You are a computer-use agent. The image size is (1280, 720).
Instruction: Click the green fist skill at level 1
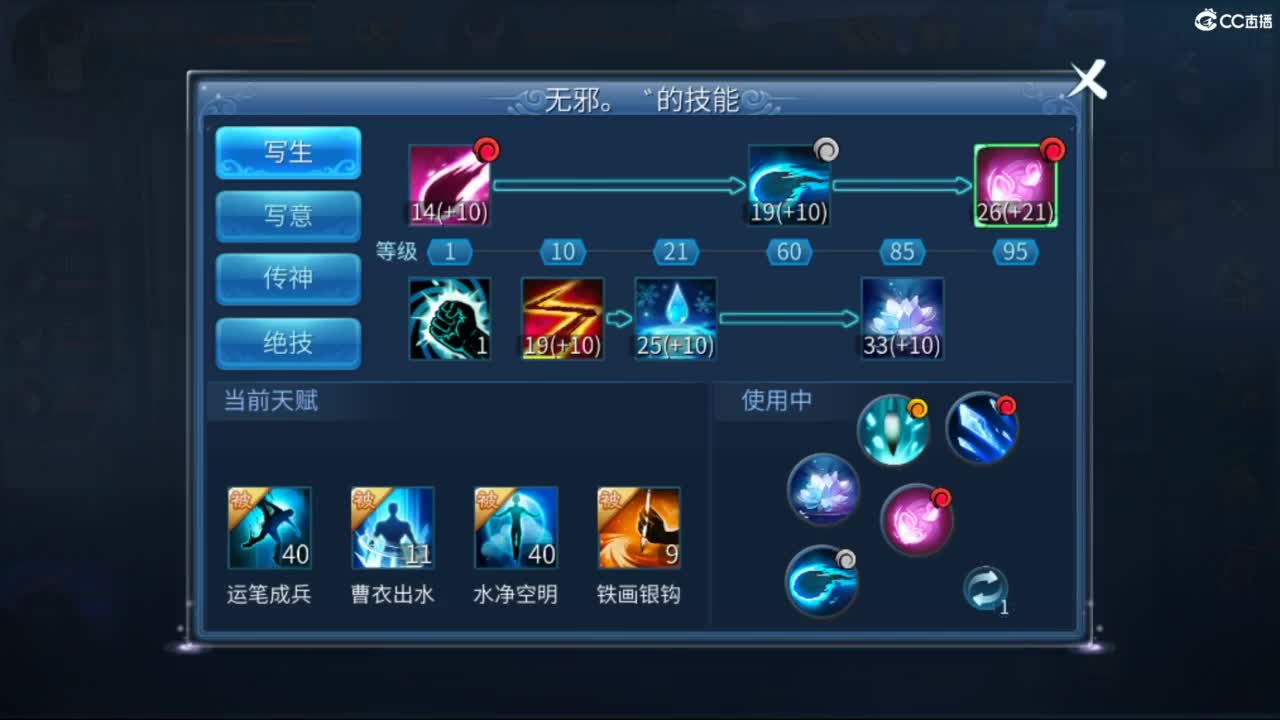click(448, 317)
